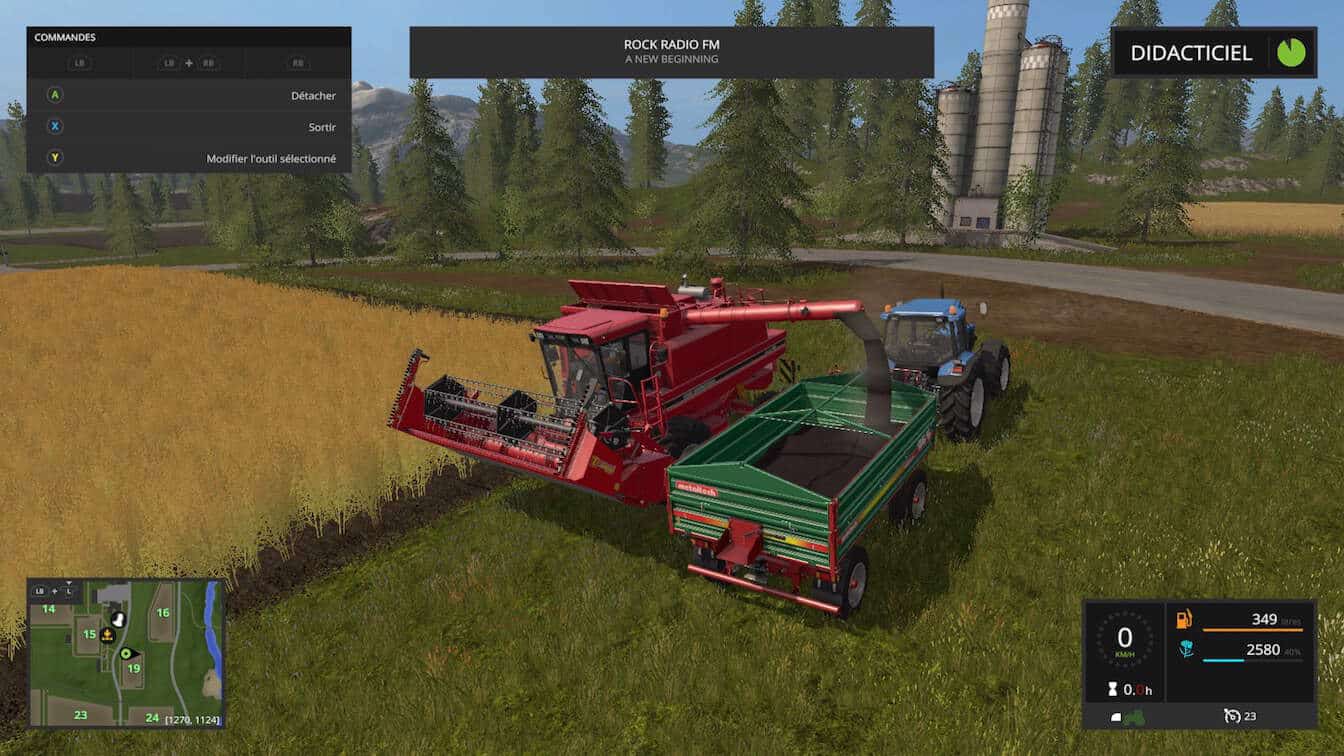Click the green player marker on minimap
This screenshot has width=1344, height=756.
click(x=126, y=654)
